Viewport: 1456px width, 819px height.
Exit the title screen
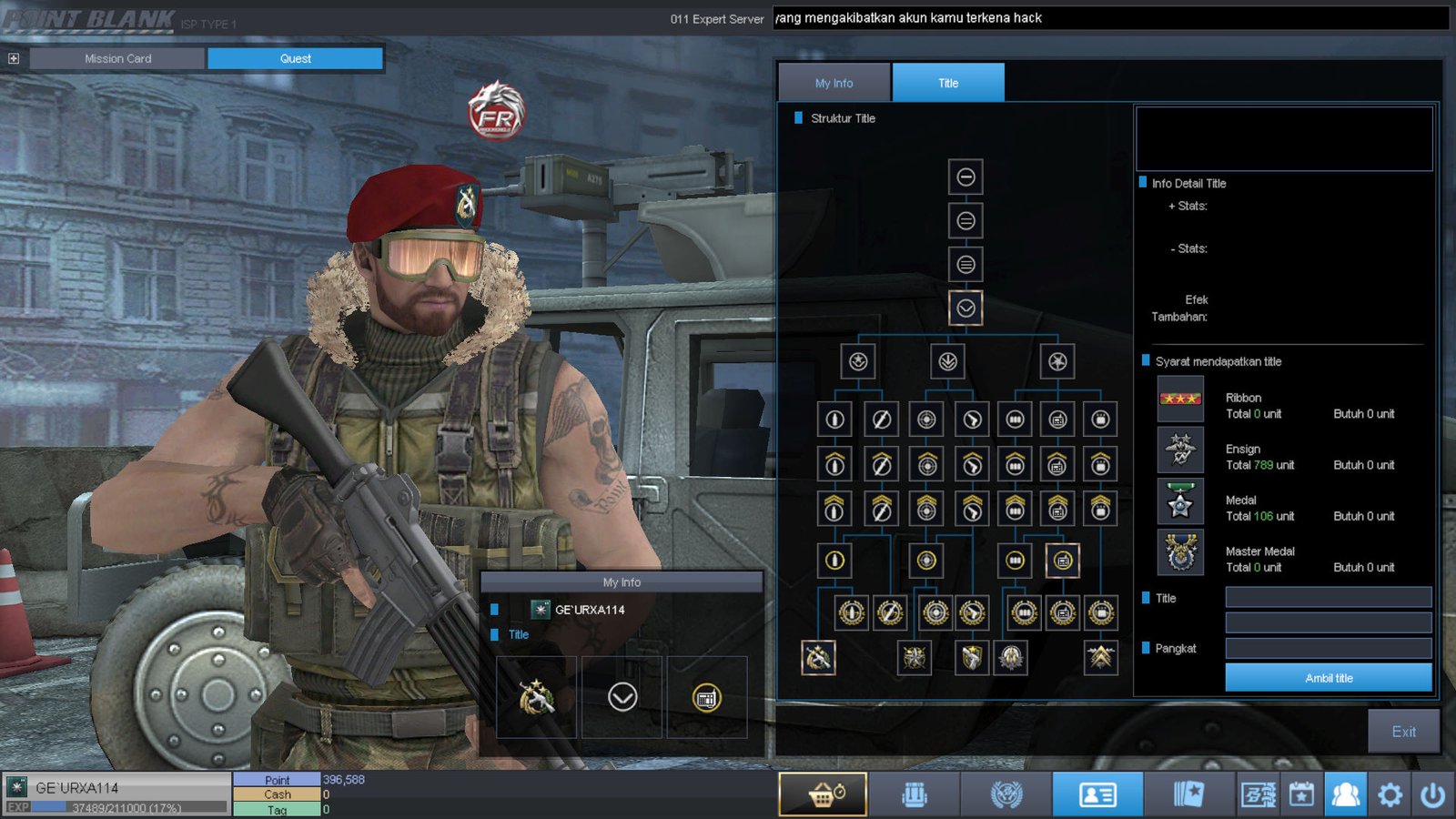(x=1403, y=732)
